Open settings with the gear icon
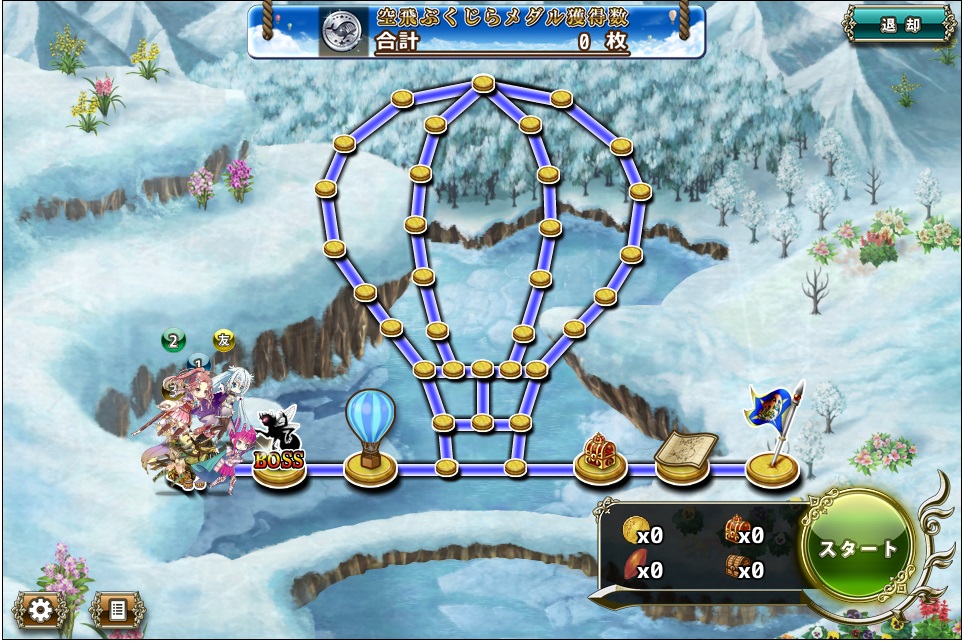Screen dimensions: 962x643 pyautogui.click(x=41, y=609)
